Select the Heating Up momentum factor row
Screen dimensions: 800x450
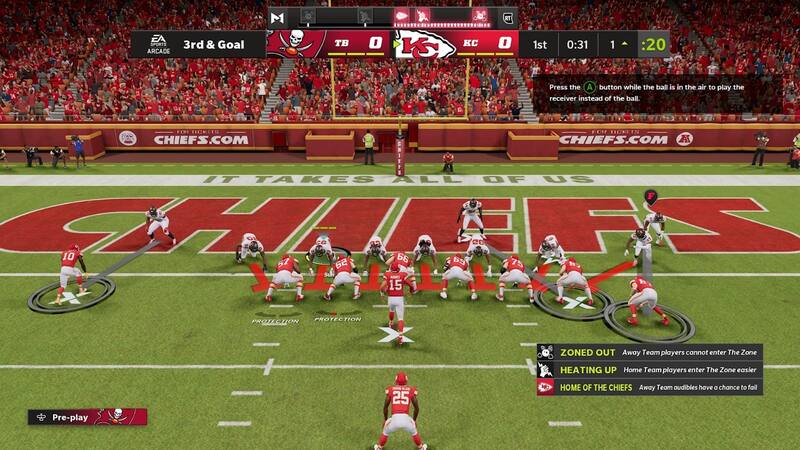[x=648, y=369]
